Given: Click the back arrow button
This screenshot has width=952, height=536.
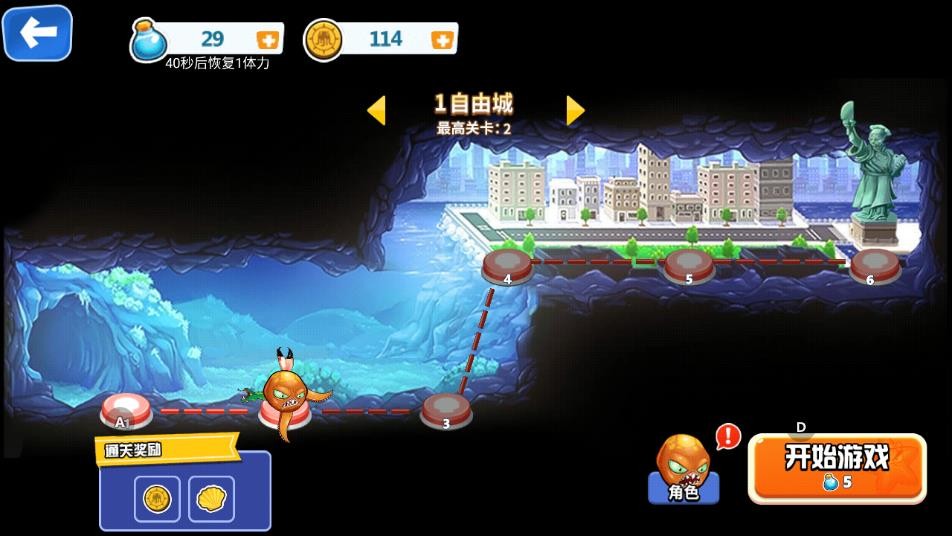Looking at the screenshot, I should tap(38, 34).
